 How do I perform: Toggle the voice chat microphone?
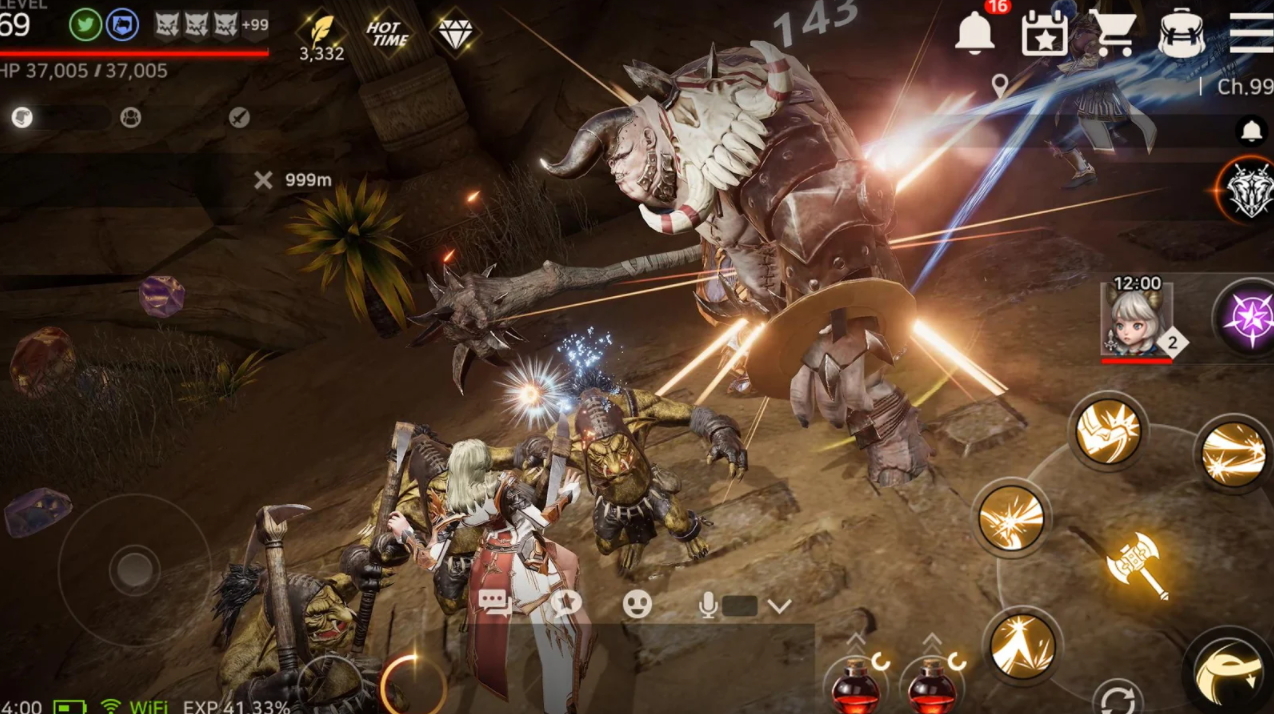[x=709, y=604]
